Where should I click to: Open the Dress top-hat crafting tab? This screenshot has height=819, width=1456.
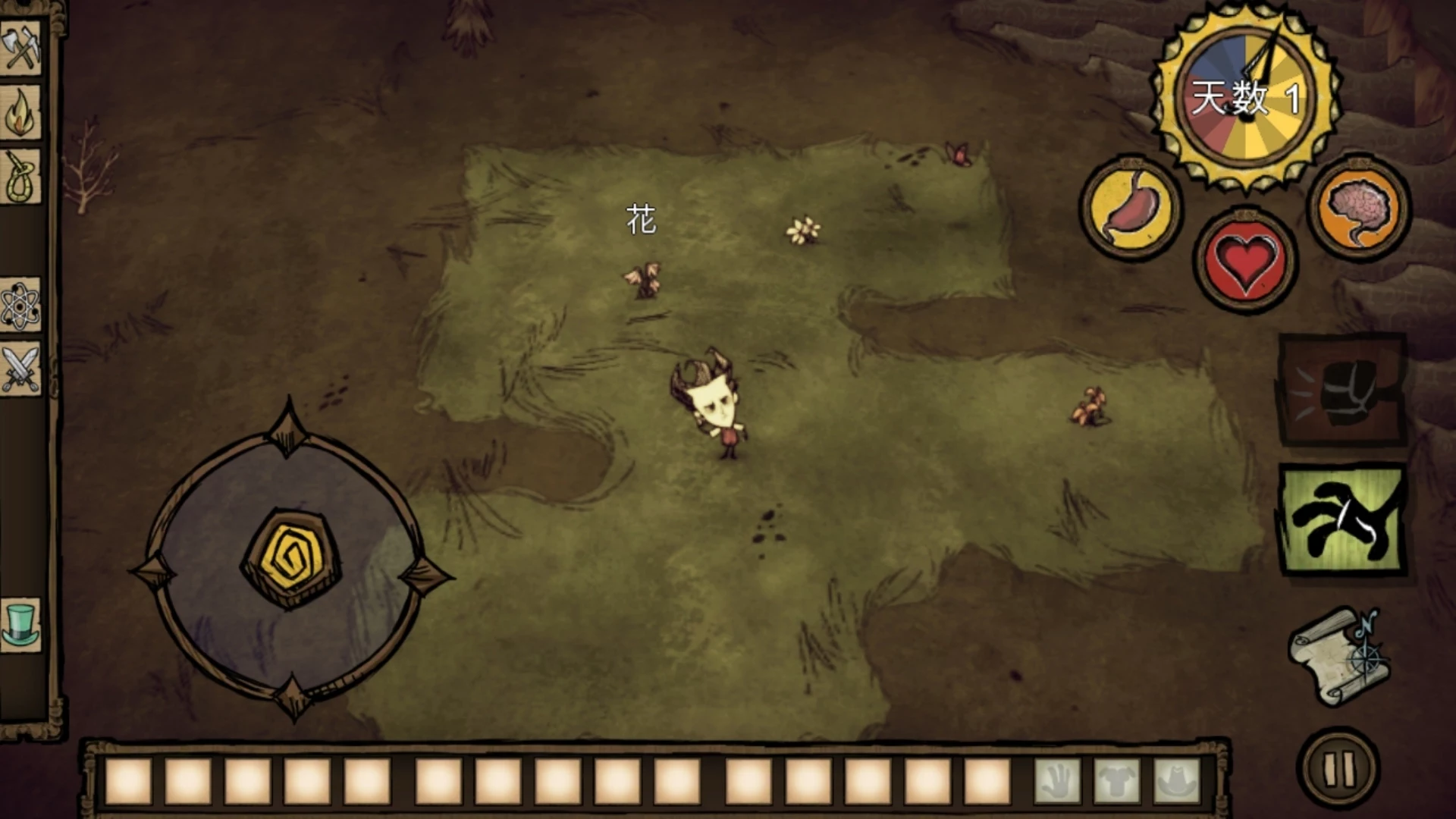click(20, 624)
